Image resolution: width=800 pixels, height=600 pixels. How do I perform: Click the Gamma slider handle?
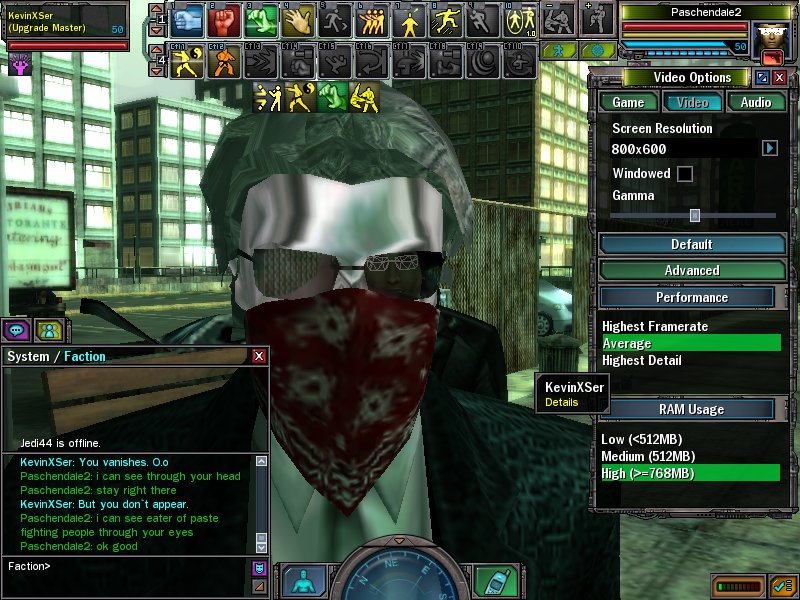pos(694,215)
